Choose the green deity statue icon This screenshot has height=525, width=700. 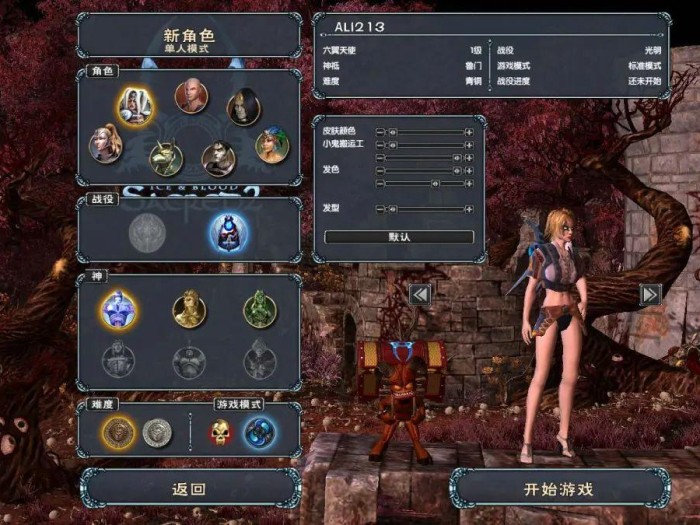click(260, 309)
